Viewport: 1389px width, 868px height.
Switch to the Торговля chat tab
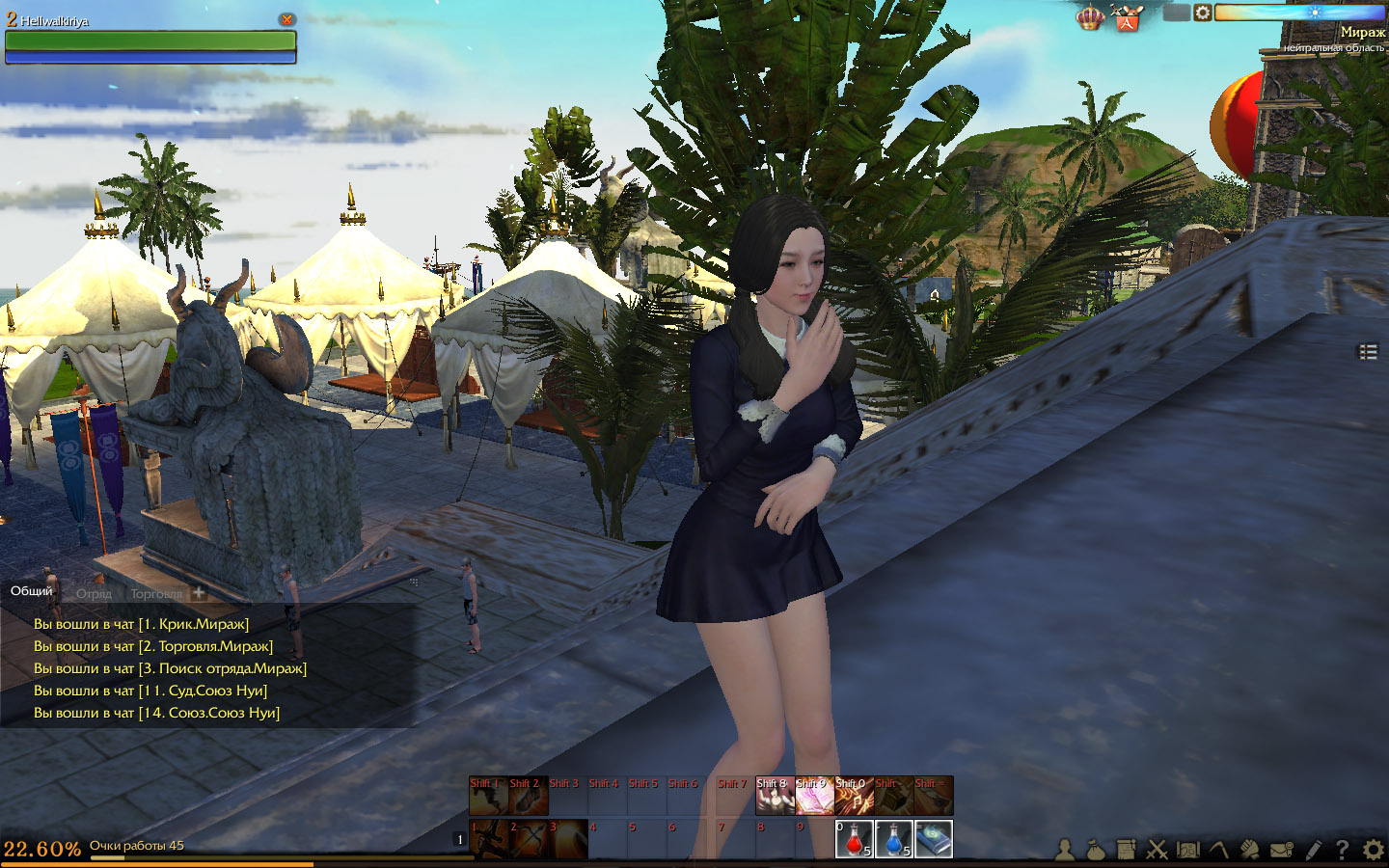point(155,593)
